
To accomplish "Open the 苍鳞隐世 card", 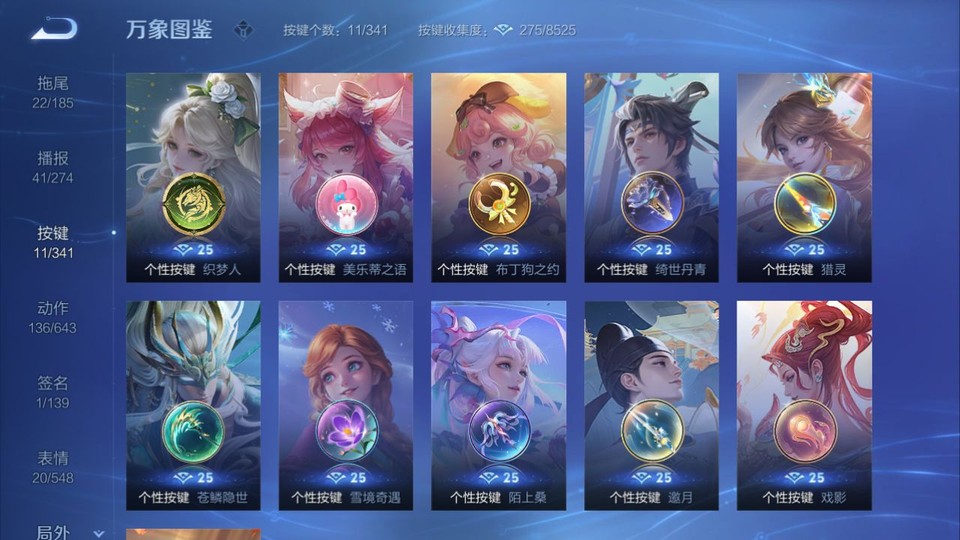I will [193, 405].
